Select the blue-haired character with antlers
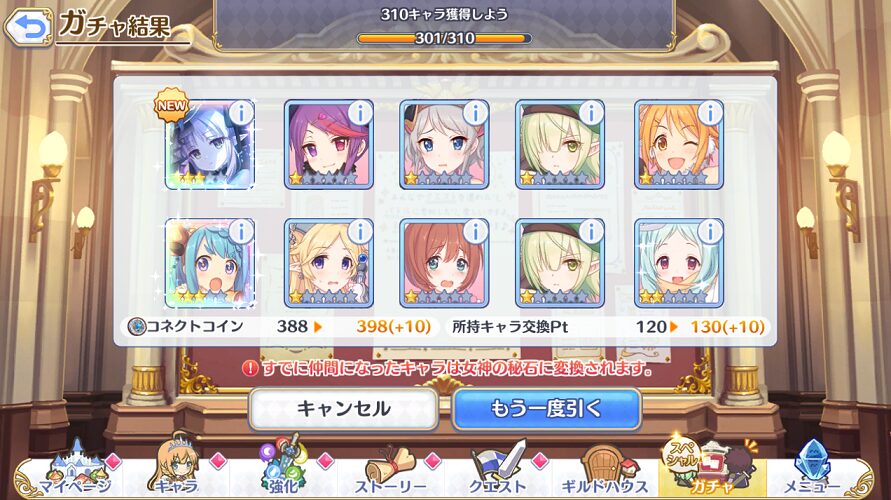 click(x=209, y=263)
